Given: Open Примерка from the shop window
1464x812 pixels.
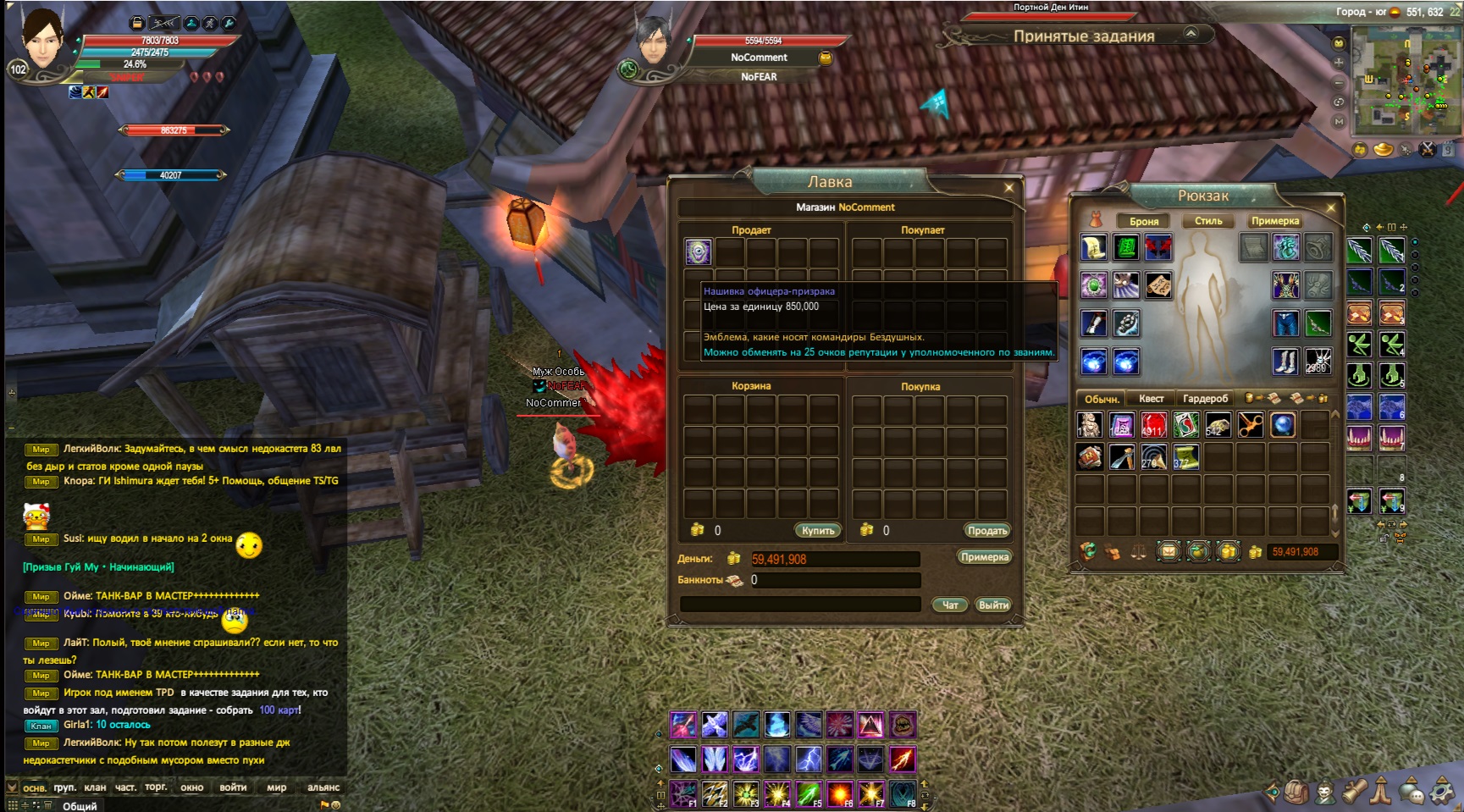Looking at the screenshot, I should [x=984, y=557].
